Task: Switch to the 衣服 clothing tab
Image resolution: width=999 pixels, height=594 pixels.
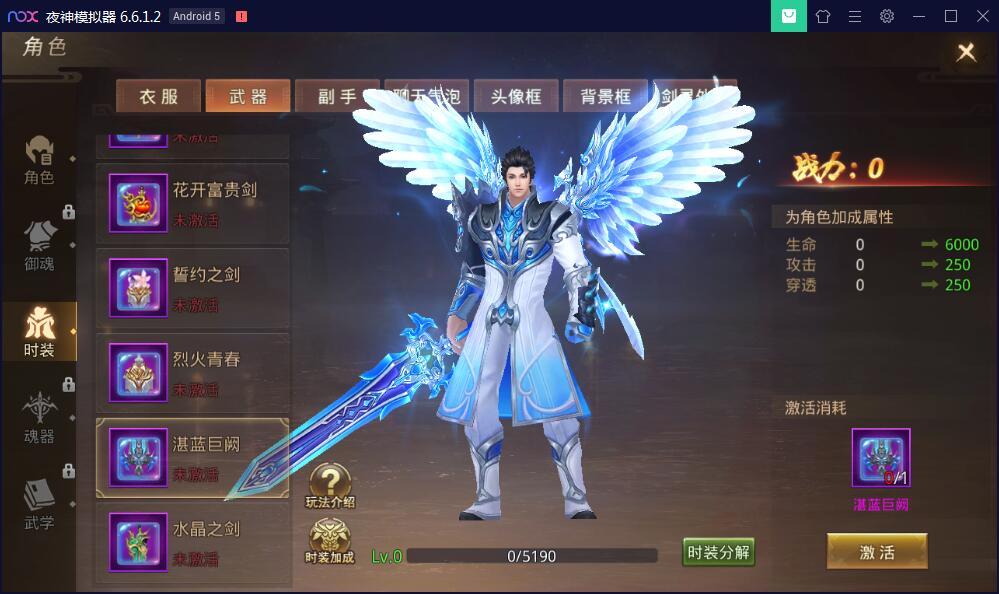Action: click(158, 97)
